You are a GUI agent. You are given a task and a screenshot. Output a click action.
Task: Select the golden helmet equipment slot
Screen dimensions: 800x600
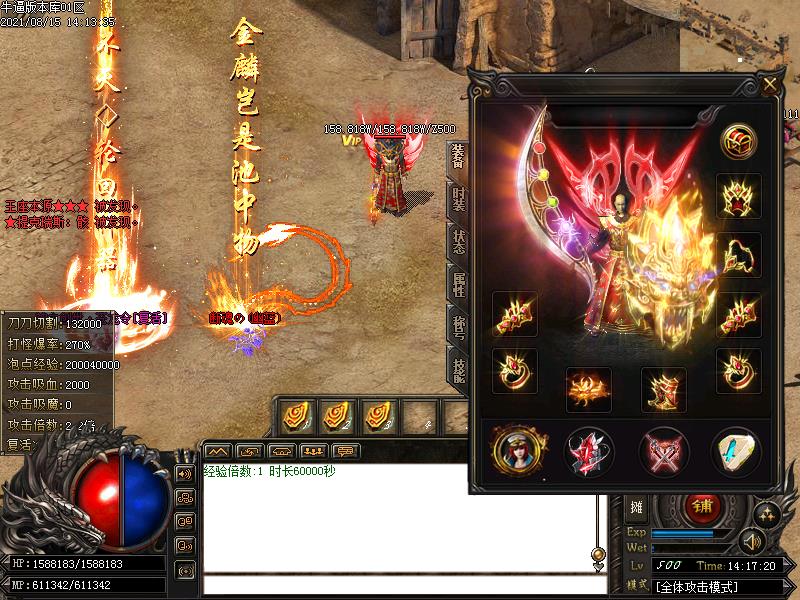pyautogui.click(x=739, y=195)
